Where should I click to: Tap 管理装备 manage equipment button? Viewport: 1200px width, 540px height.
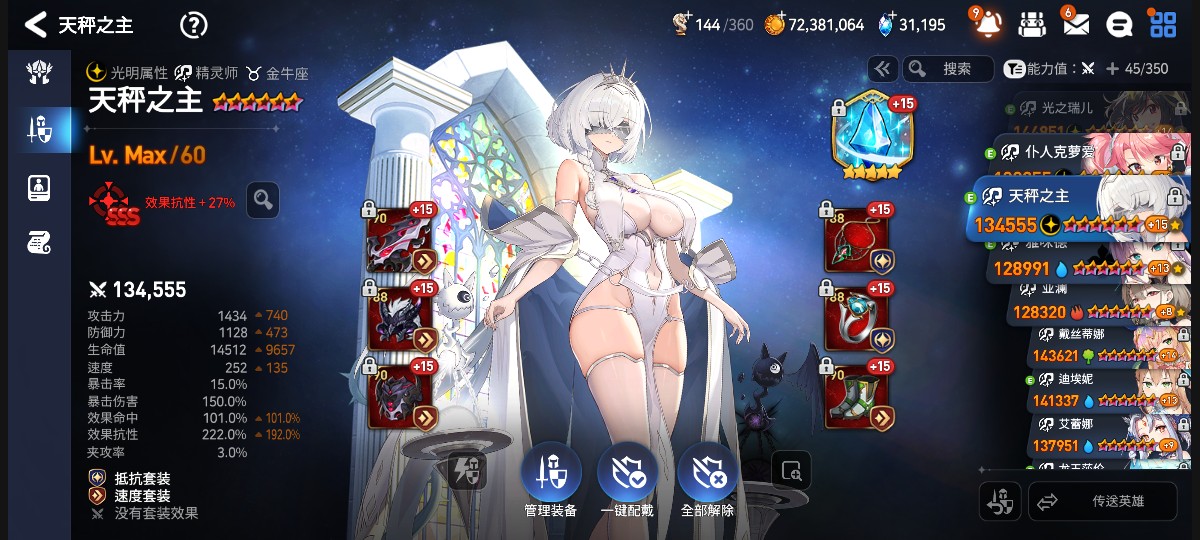pos(550,480)
